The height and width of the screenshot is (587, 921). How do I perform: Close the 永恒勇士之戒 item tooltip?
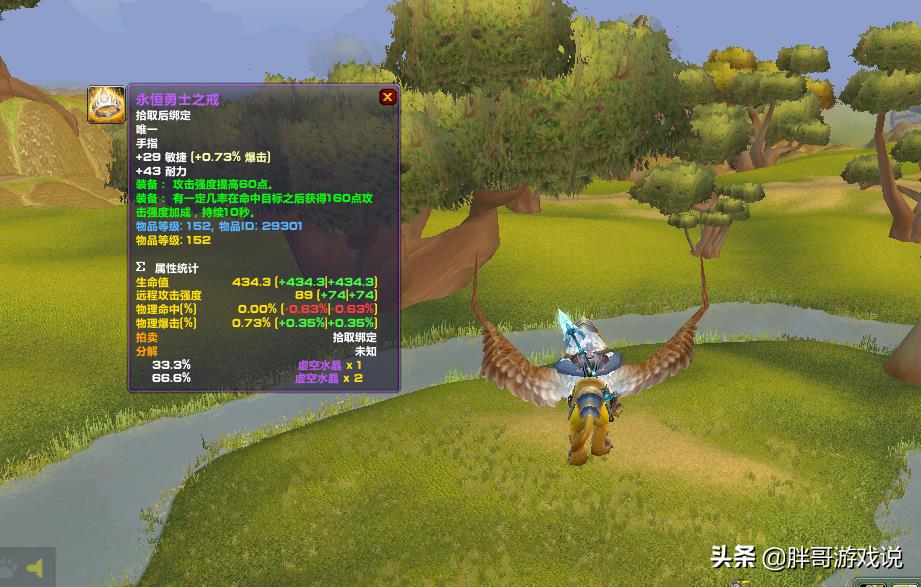click(387, 97)
